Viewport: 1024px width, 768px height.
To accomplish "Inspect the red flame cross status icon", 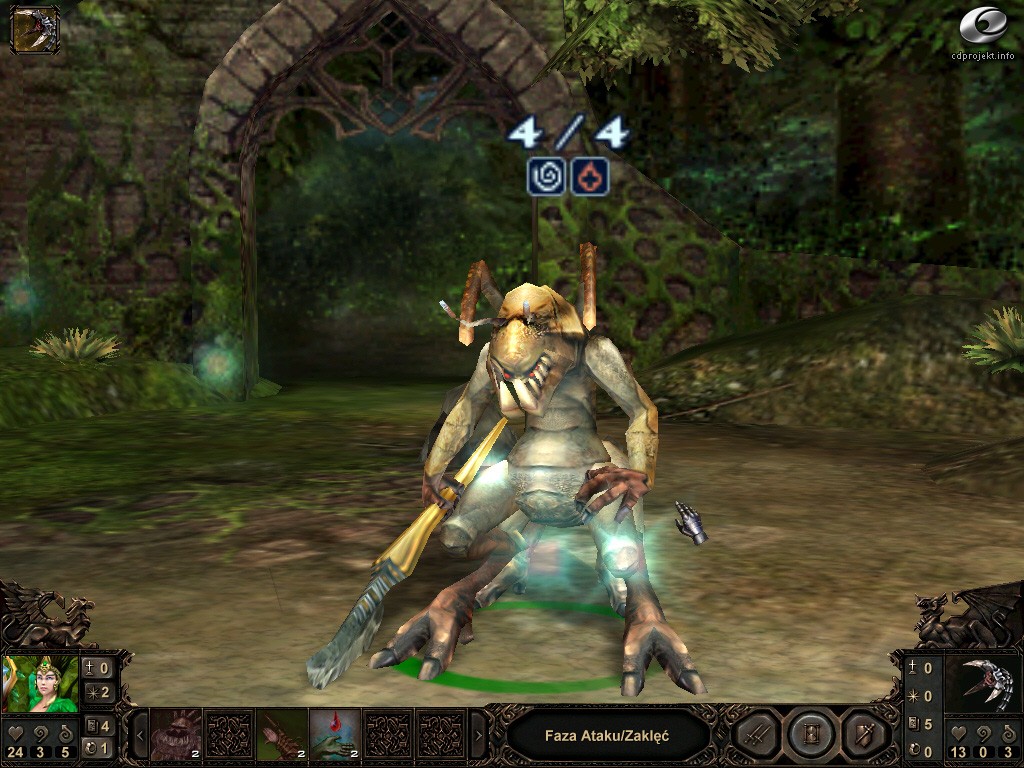I will coord(590,177).
